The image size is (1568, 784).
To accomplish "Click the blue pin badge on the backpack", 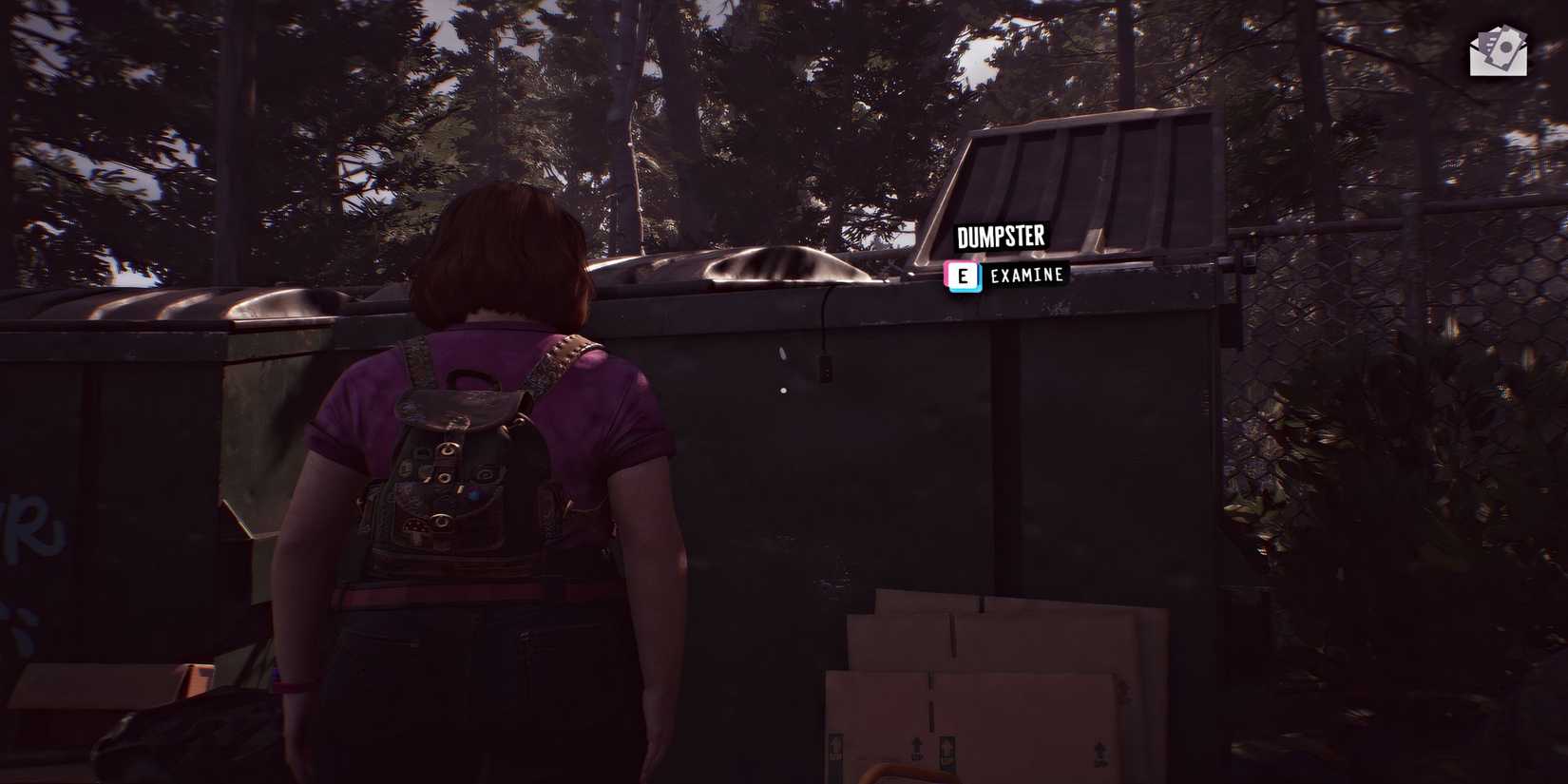I will click(473, 494).
